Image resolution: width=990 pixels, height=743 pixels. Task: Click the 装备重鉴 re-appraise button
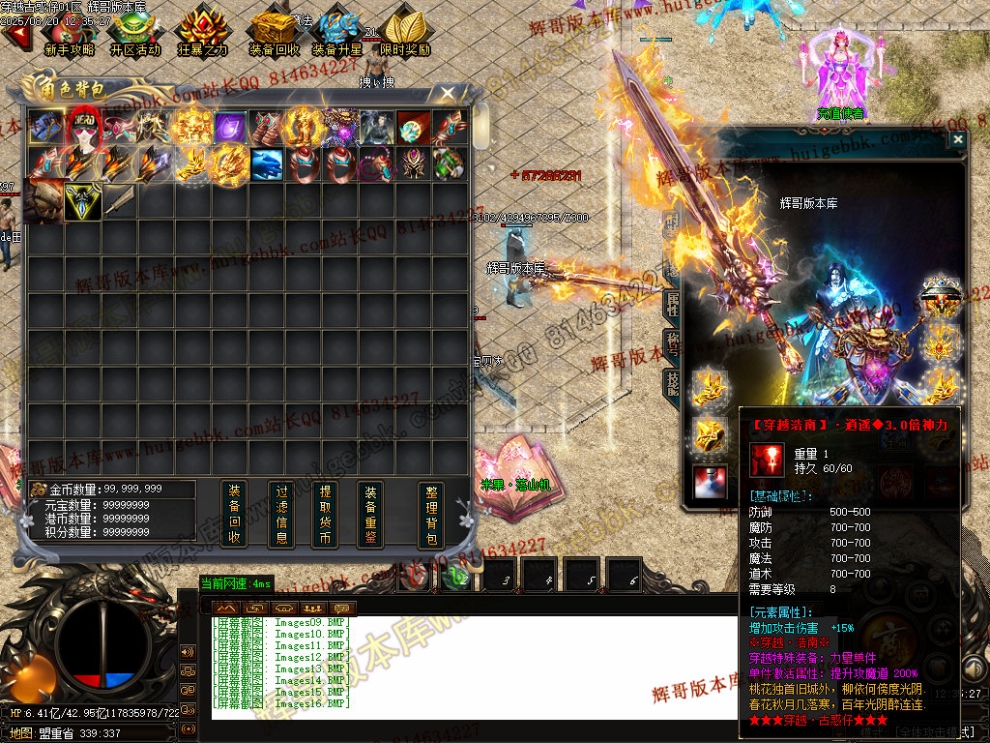pos(370,514)
